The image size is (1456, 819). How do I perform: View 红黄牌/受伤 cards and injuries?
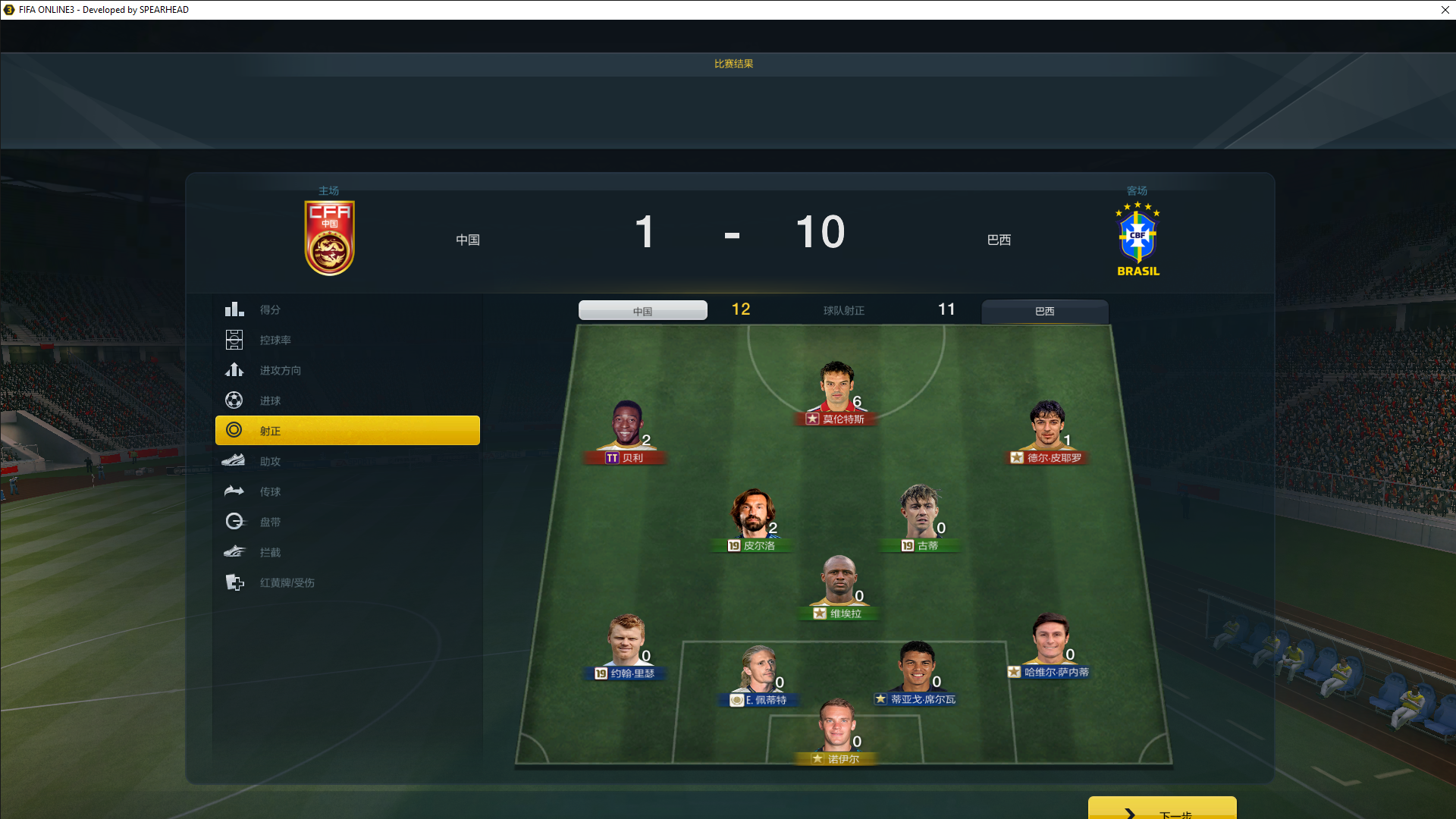287,582
